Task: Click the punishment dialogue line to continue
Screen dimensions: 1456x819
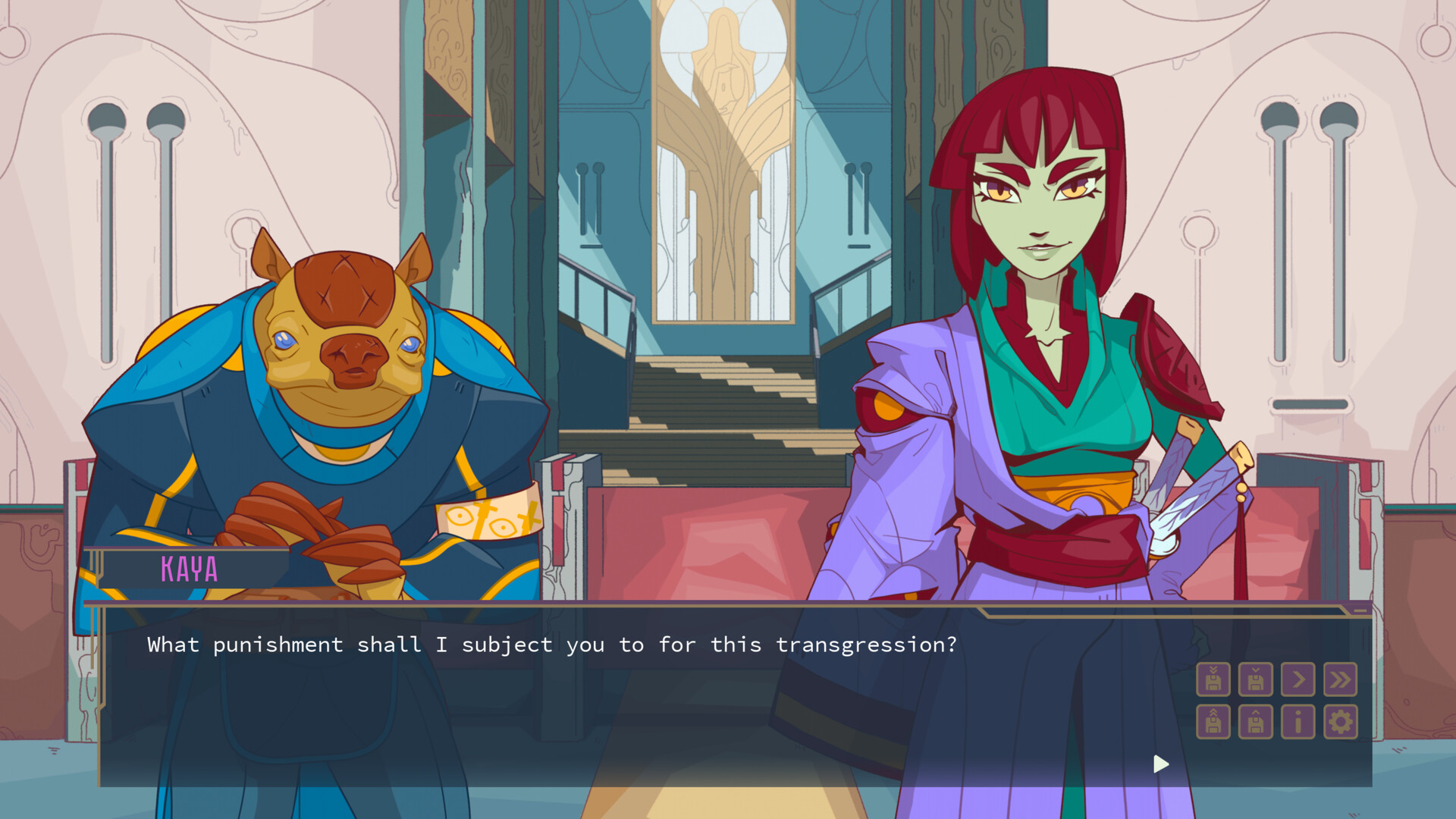Action: coord(551,645)
